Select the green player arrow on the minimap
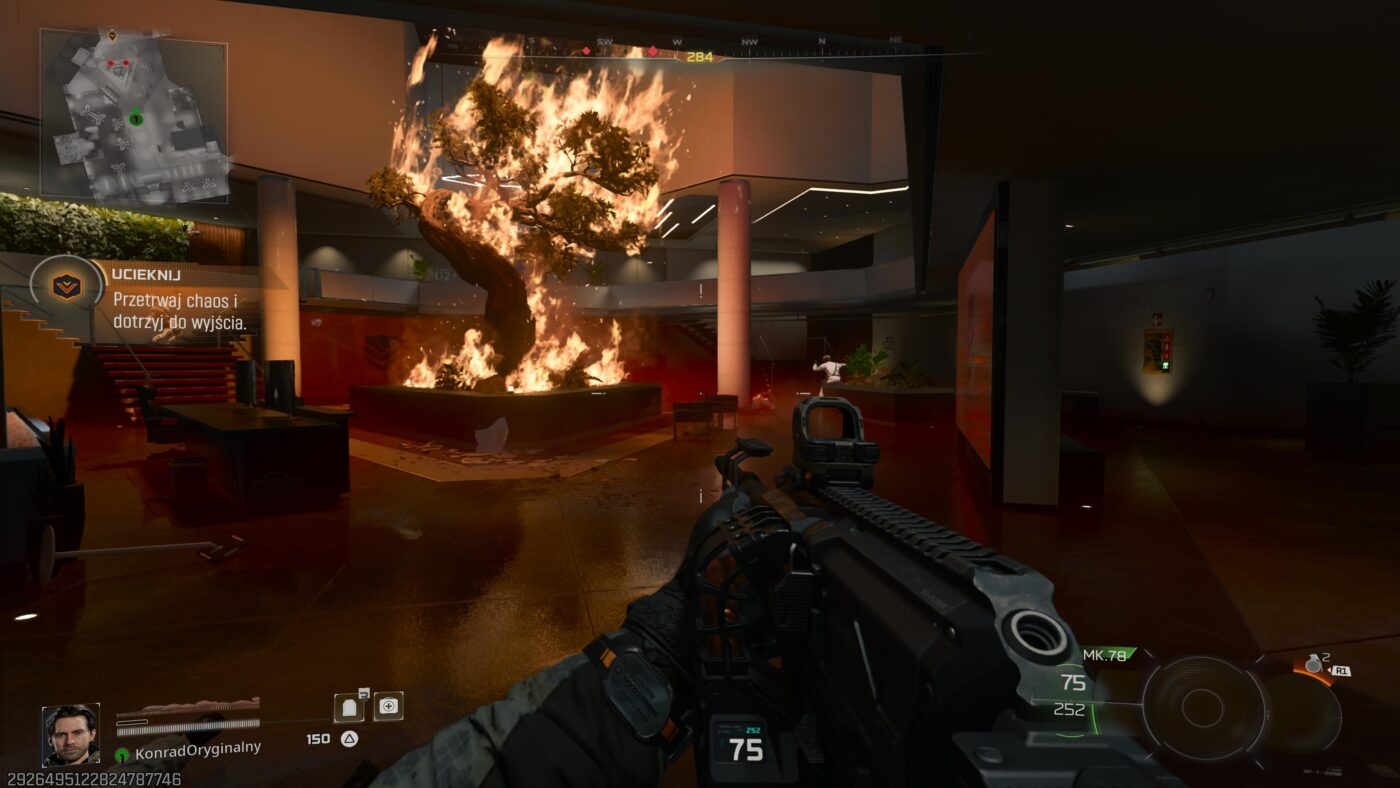 [x=135, y=113]
